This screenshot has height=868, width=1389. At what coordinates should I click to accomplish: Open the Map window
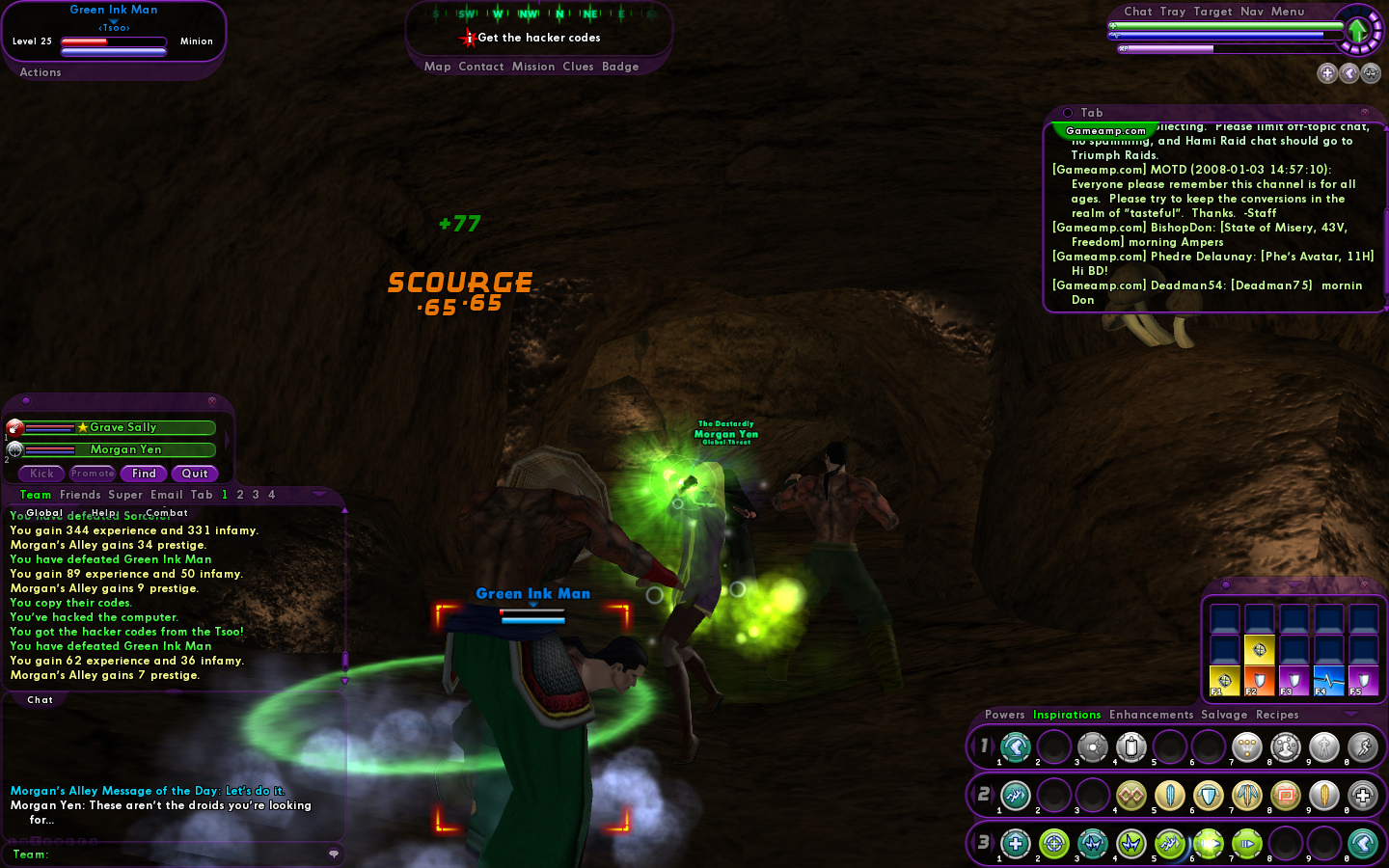pyautogui.click(x=437, y=67)
